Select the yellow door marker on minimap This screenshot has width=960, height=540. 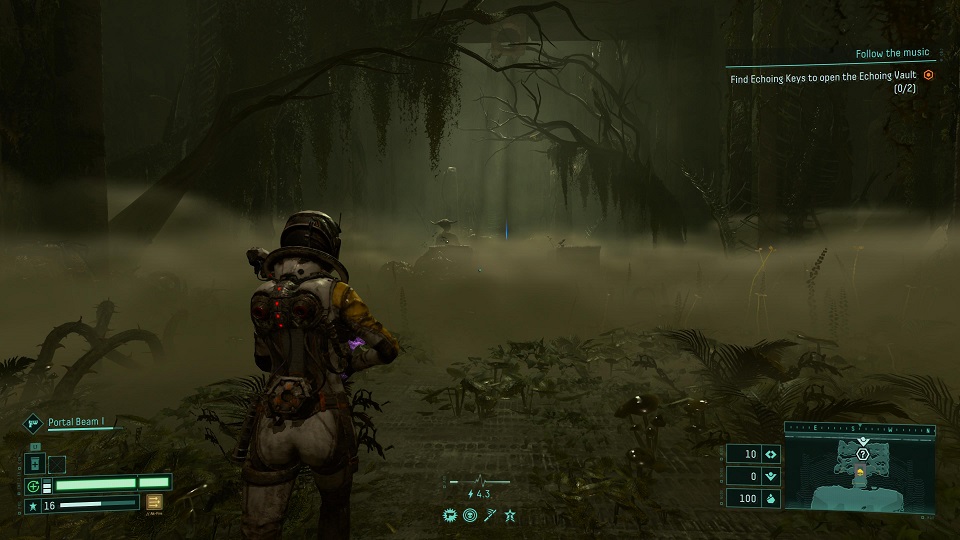[862, 471]
